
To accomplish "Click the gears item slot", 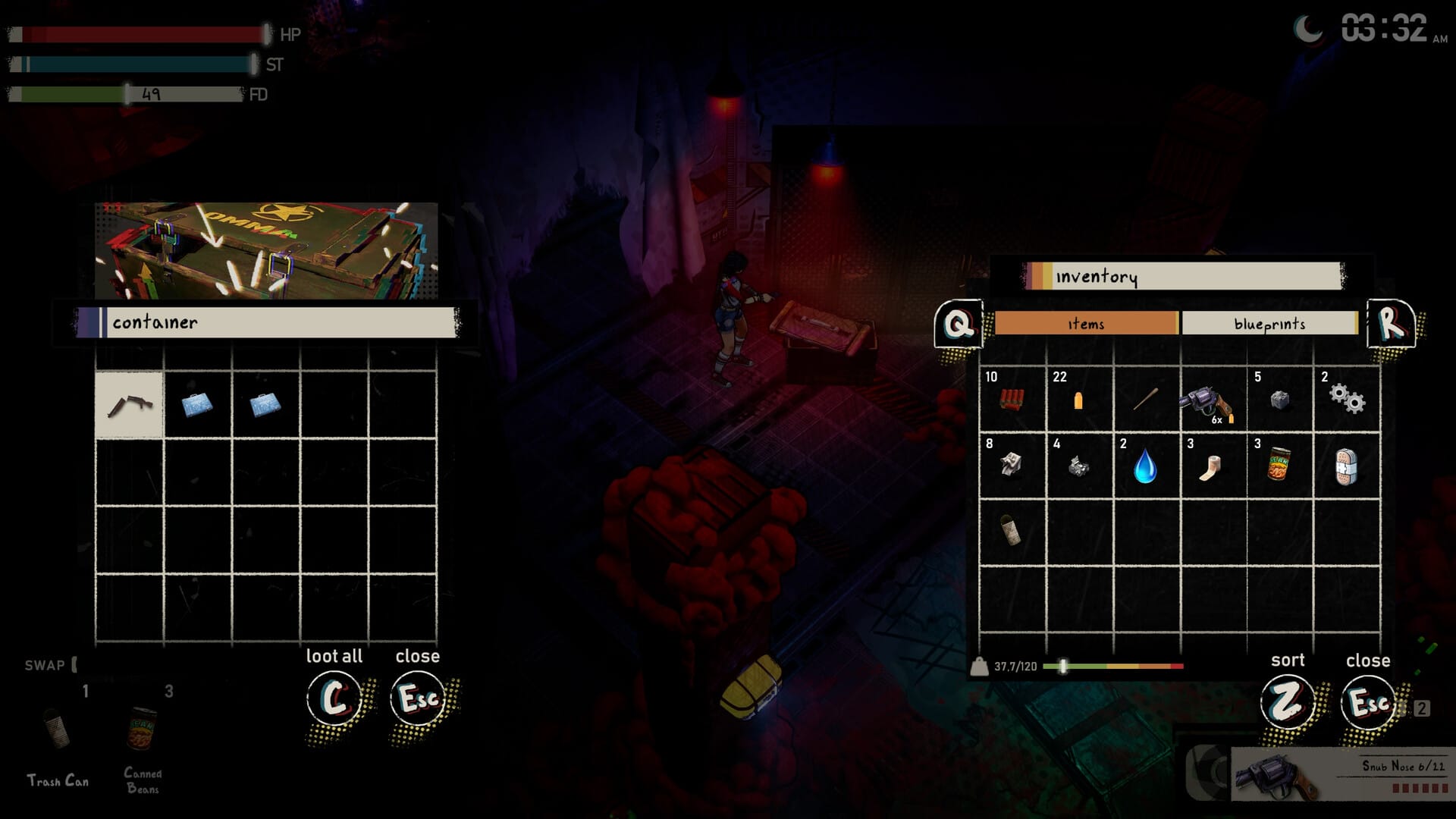I will tap(1346, 399).
